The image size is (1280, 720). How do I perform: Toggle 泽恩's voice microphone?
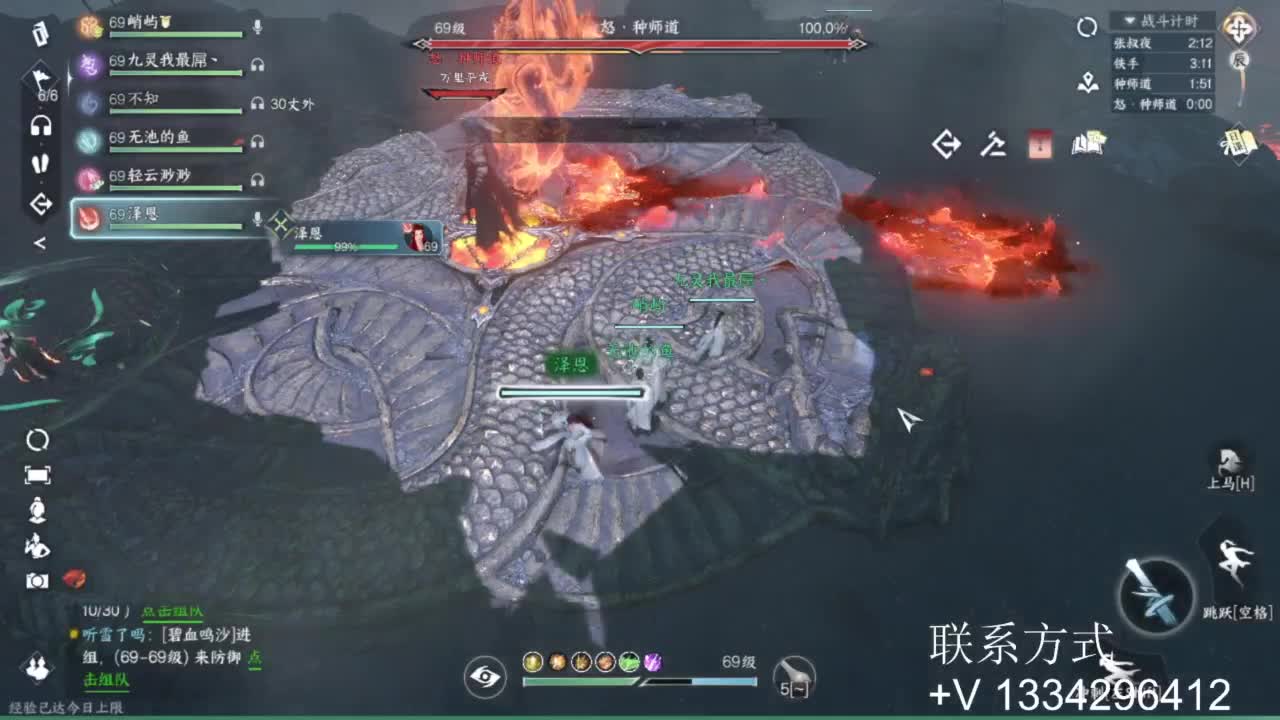coord(257,217)
